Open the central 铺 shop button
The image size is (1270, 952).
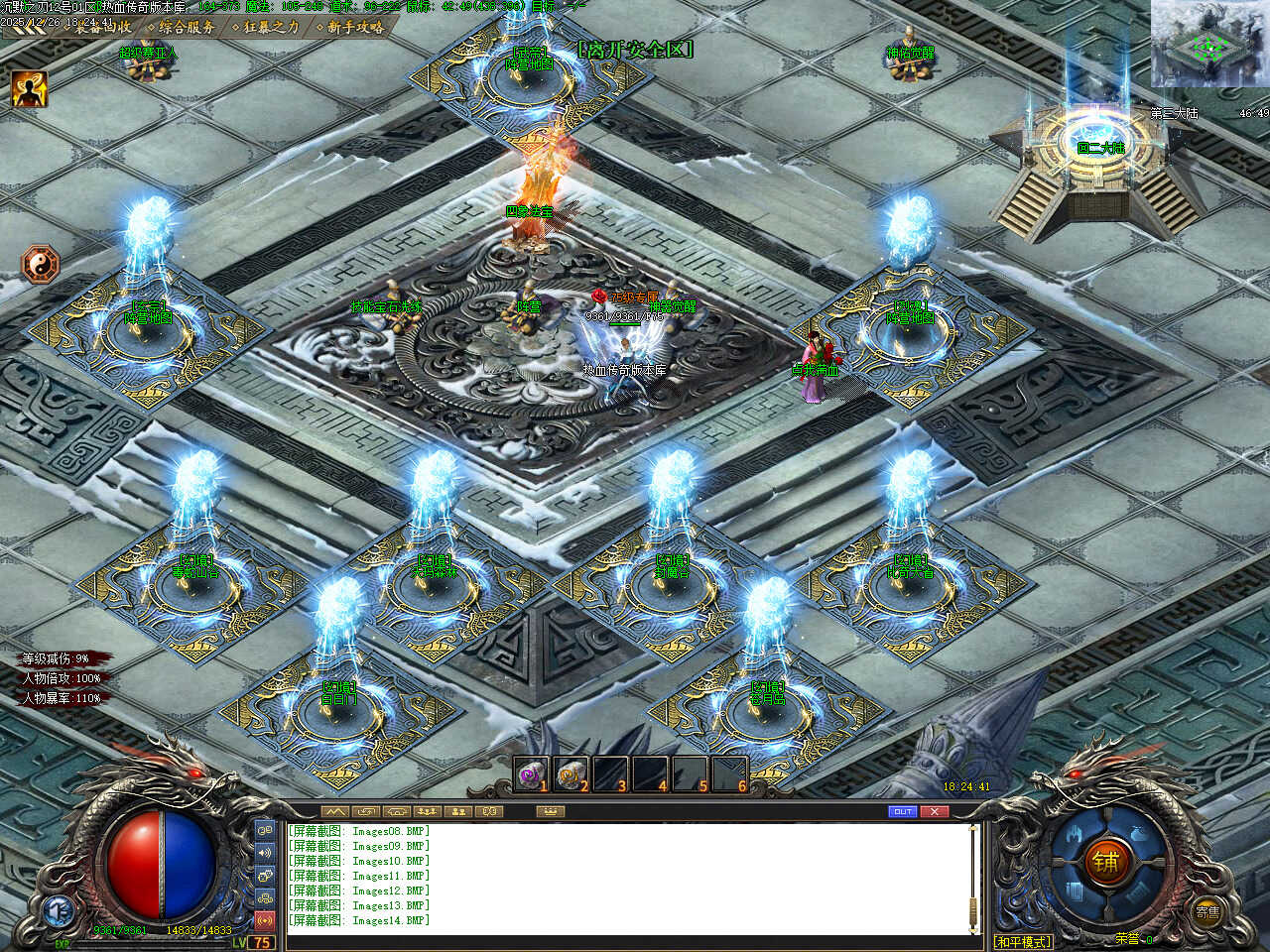click(1106, 863)
